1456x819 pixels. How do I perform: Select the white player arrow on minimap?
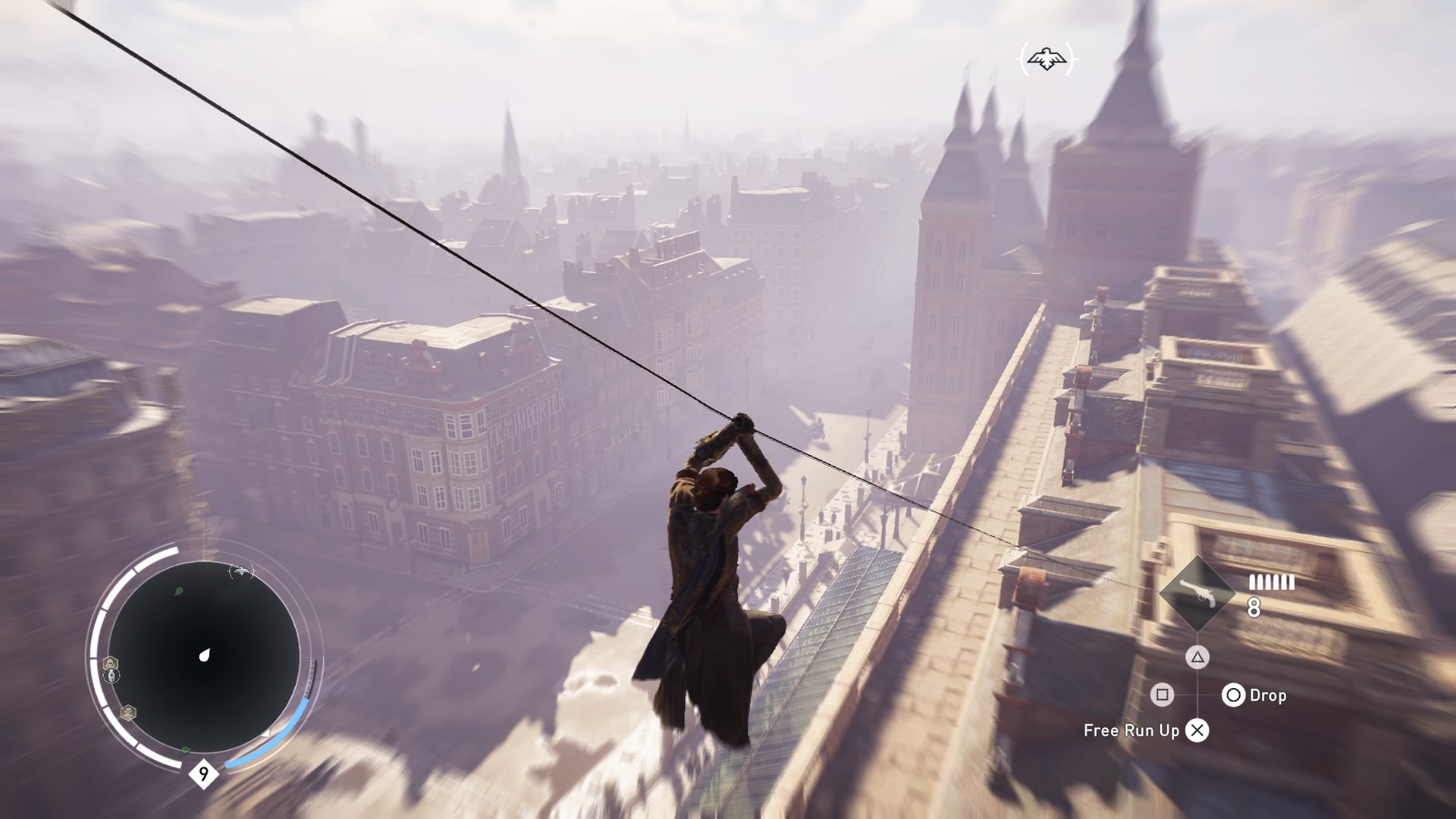click(204, 655)
